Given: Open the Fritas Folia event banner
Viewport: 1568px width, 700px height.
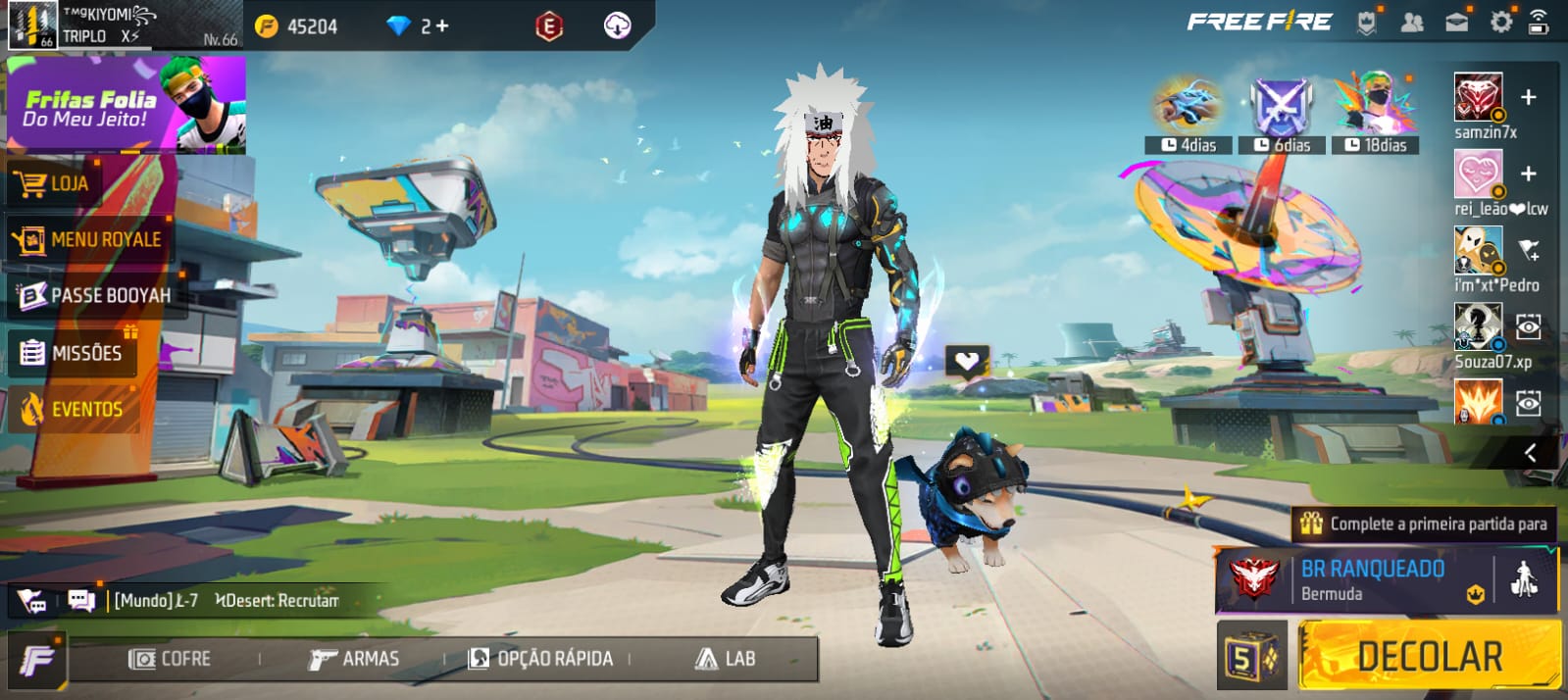Looking at the screenshot, I should click(x=126, y=105).
